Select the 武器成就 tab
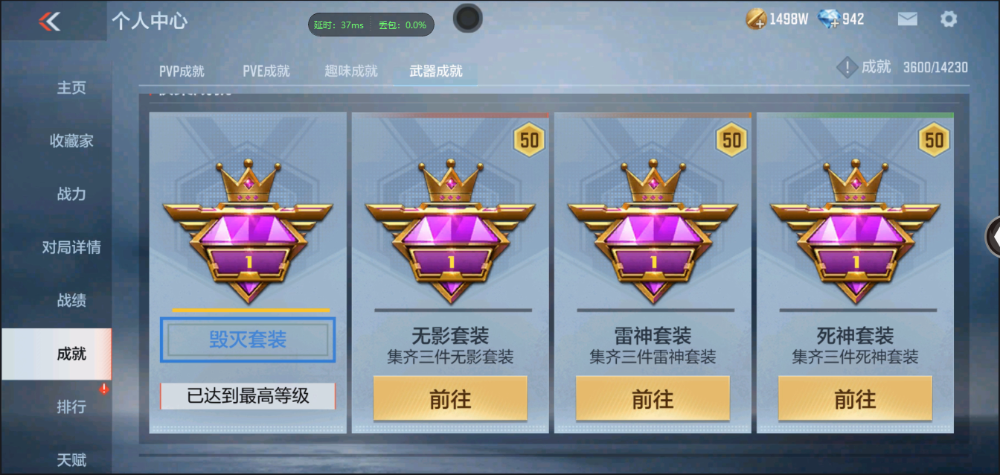The width and height of the screenshot is (1000, 475). point(436,71)
